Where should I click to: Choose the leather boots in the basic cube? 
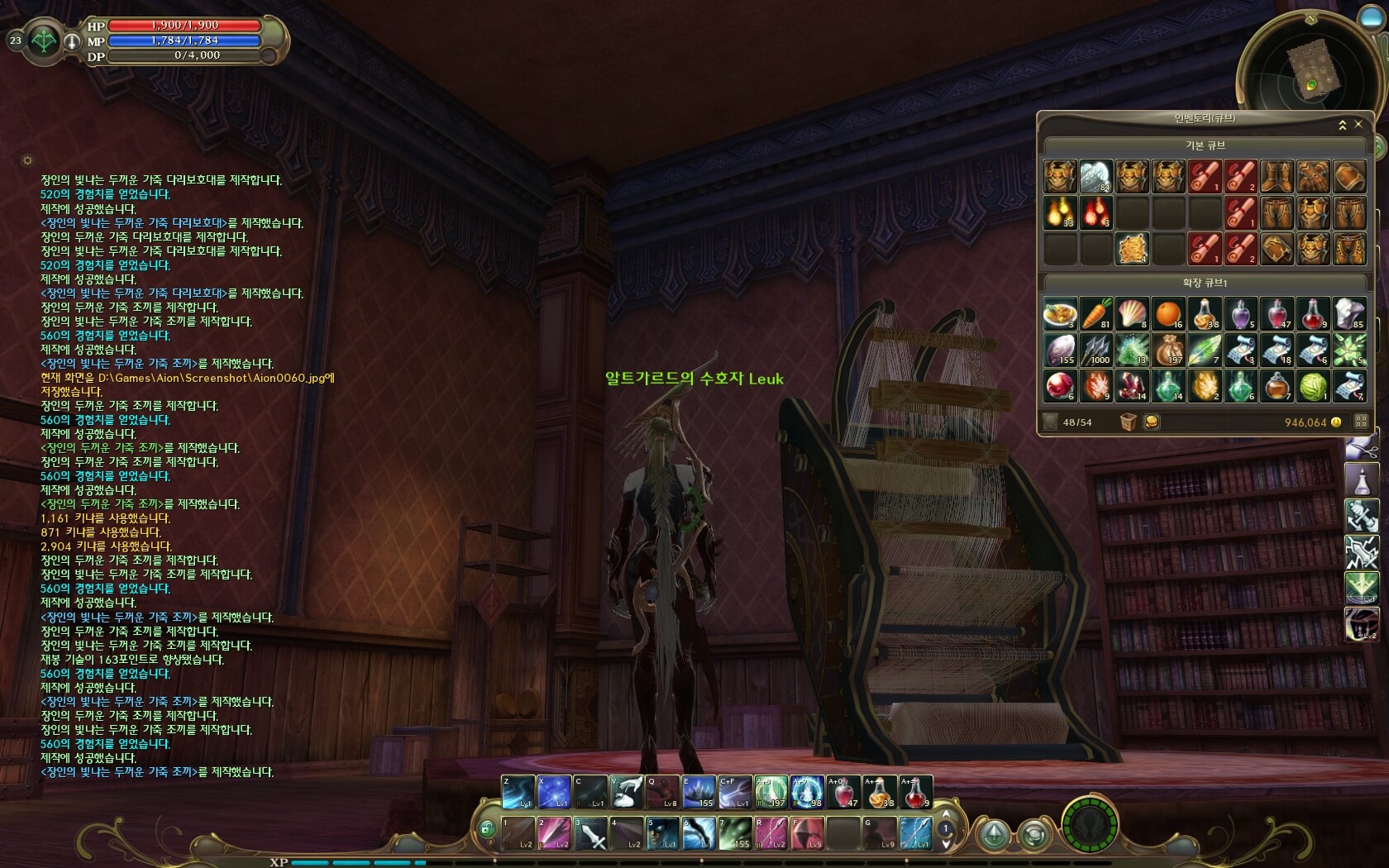[x=1277, y=177]
